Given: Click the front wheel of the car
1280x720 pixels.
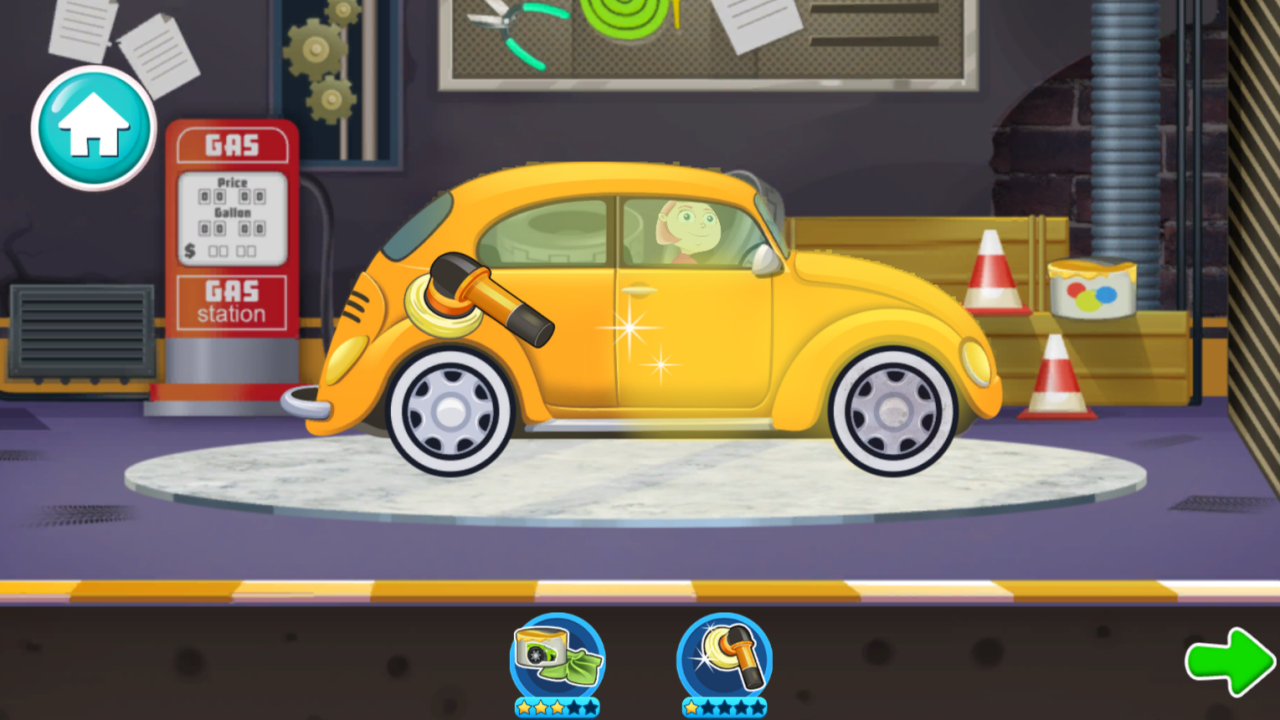Looking at the screenshot, I should click(x=451, y=410).
